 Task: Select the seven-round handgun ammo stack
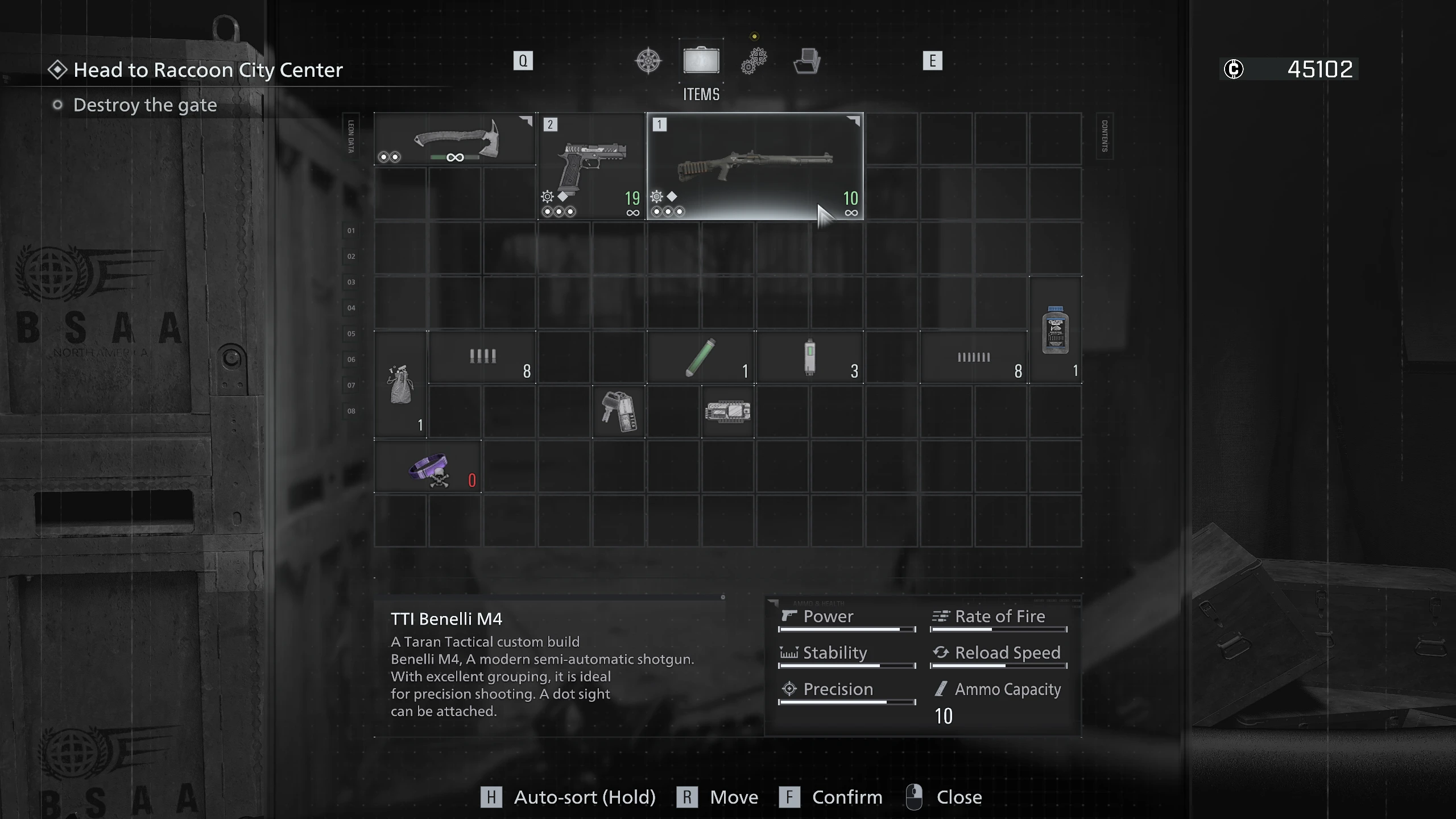tap(974, 358)
